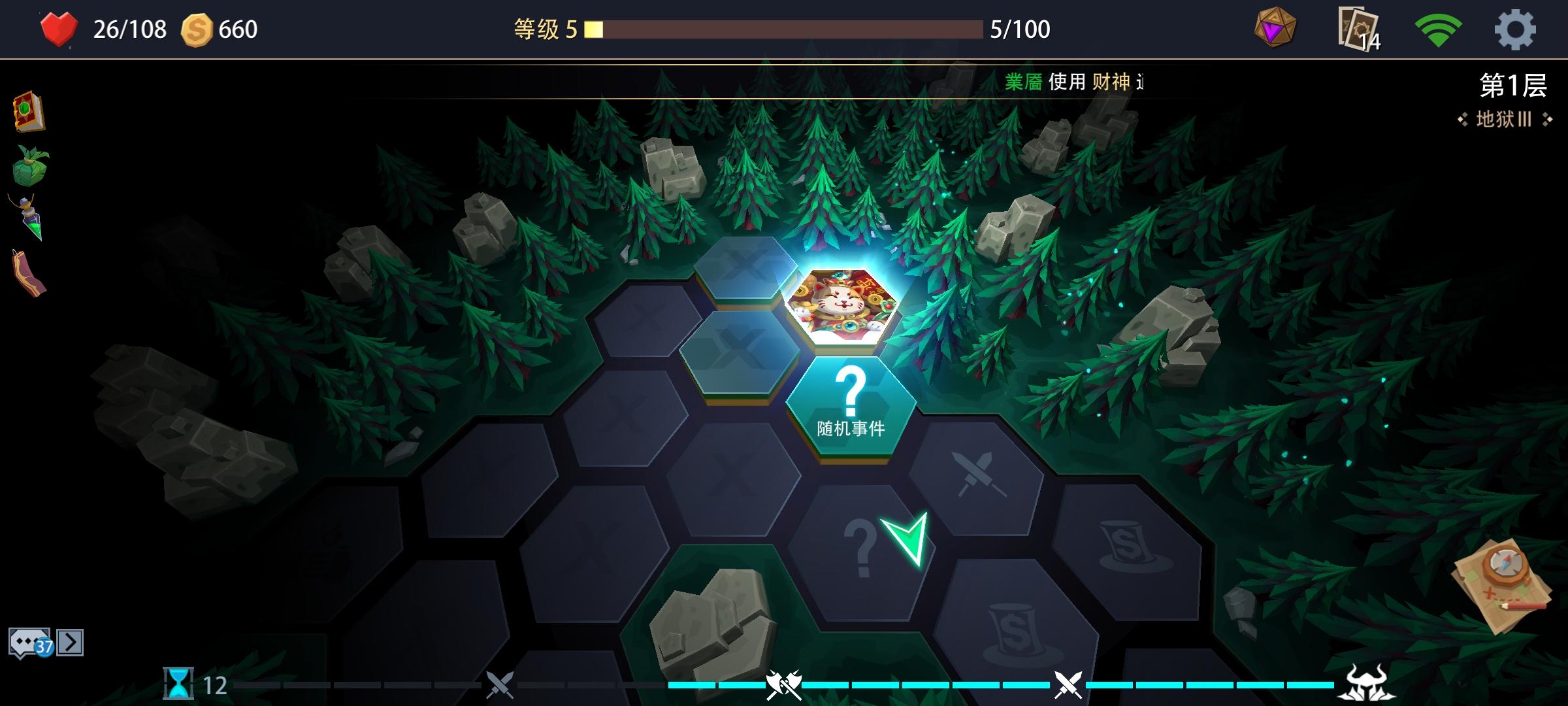Tap the 地狱III difficulty label
1568x706 pixels.
point(1503,121)
